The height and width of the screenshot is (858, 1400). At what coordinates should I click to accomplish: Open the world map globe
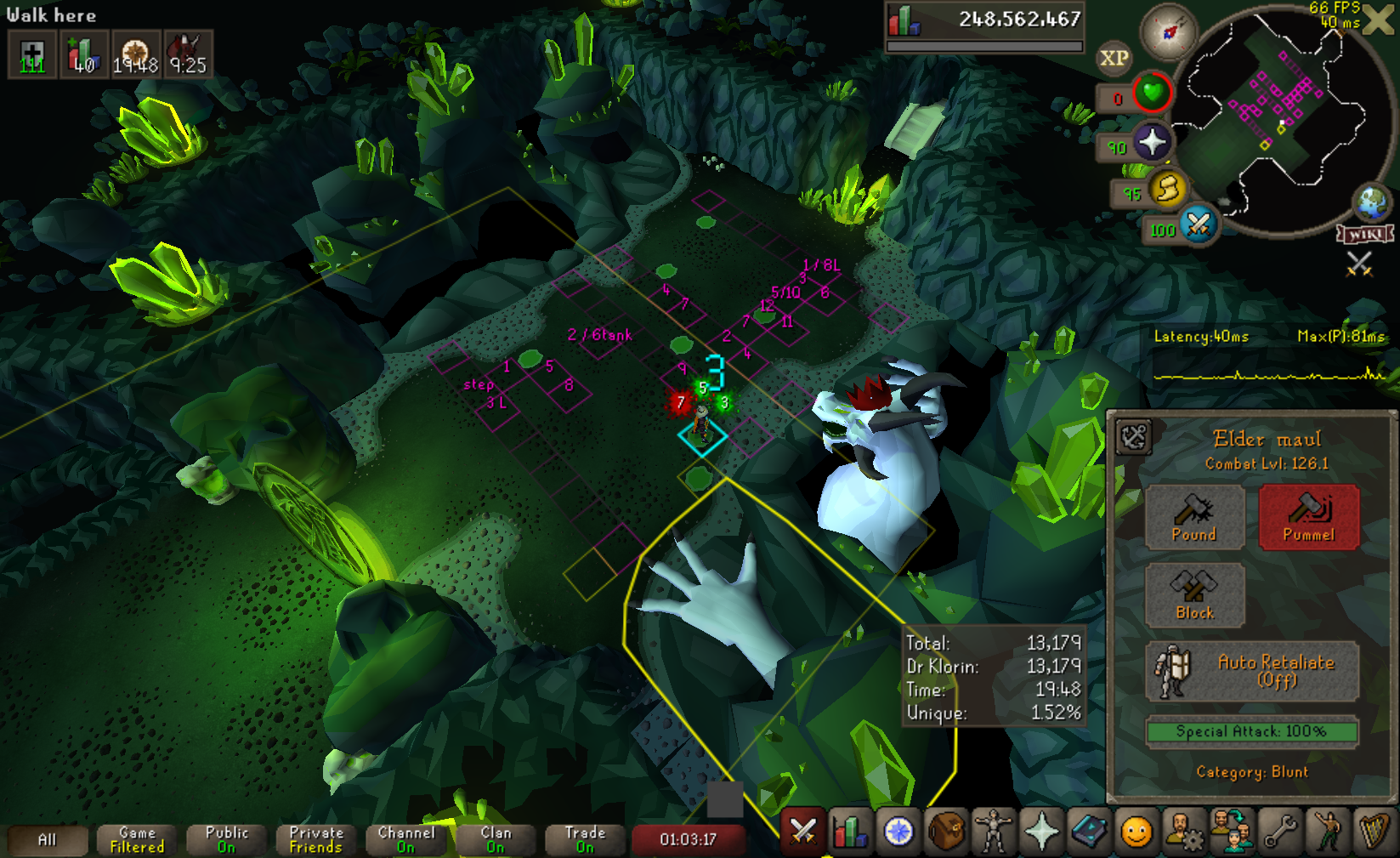tap(1372, 202)
